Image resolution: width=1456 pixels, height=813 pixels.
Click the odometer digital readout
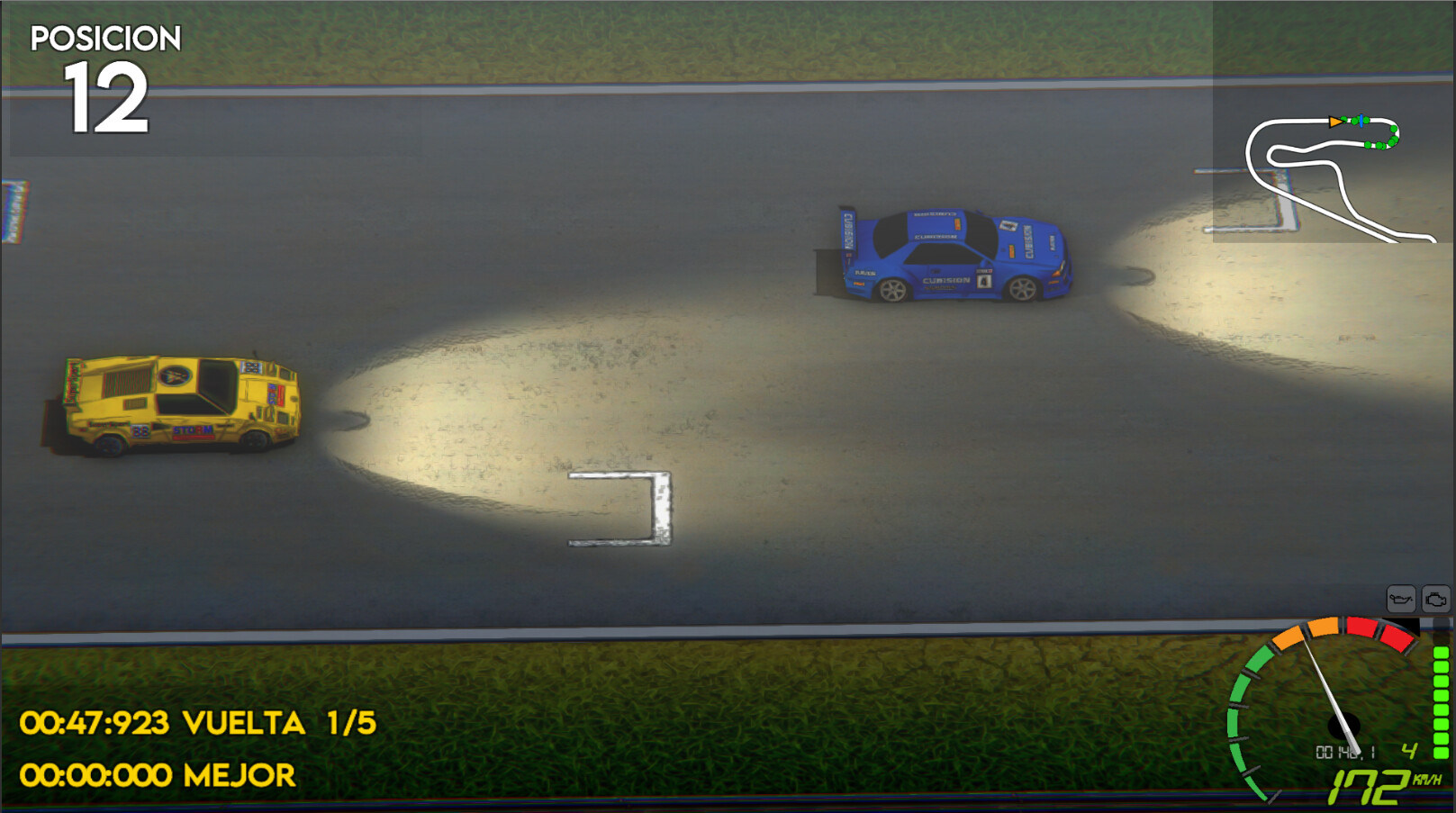1346,750
